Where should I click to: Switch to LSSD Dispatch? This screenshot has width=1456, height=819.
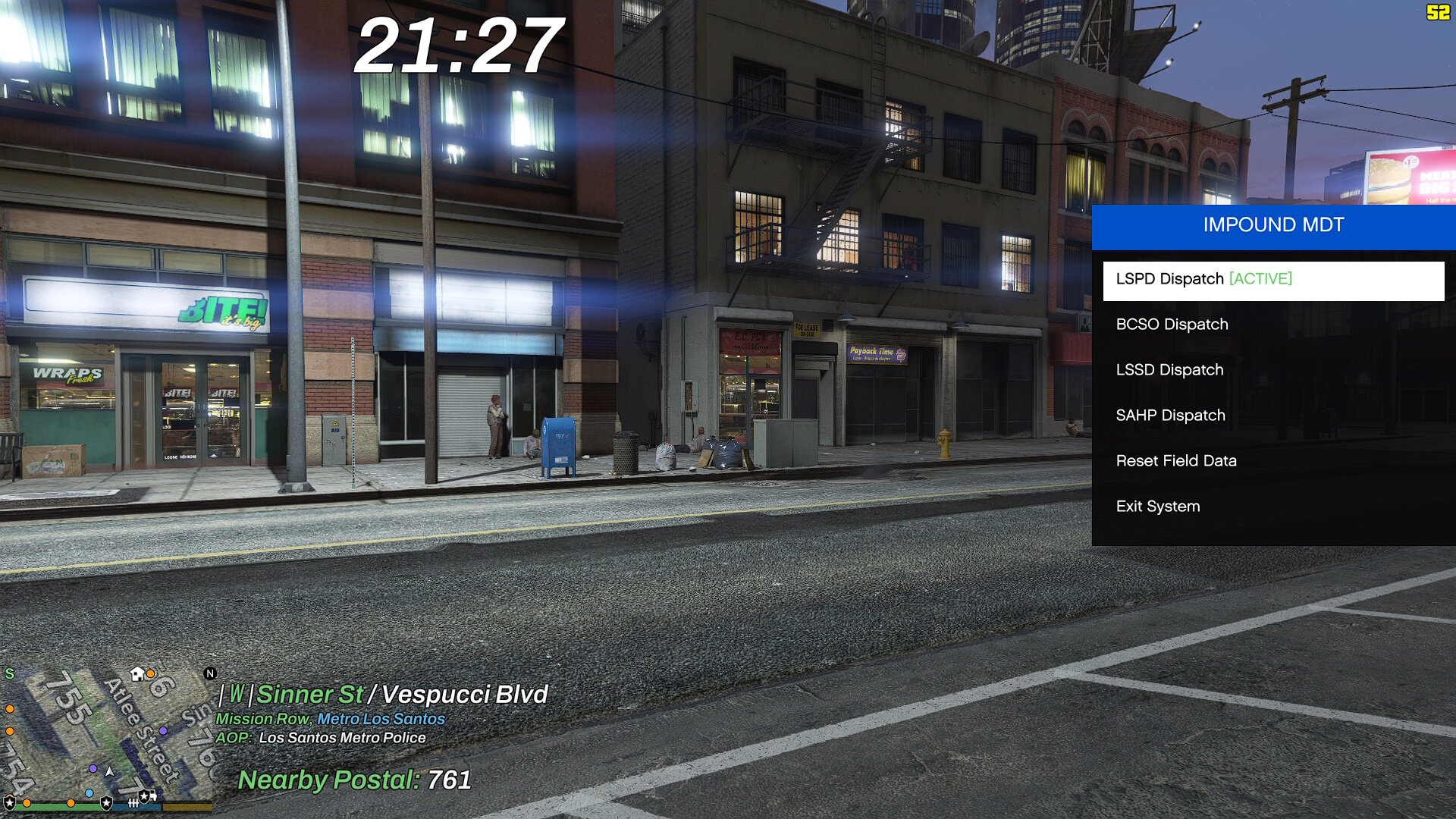[x=1272, y=370]
